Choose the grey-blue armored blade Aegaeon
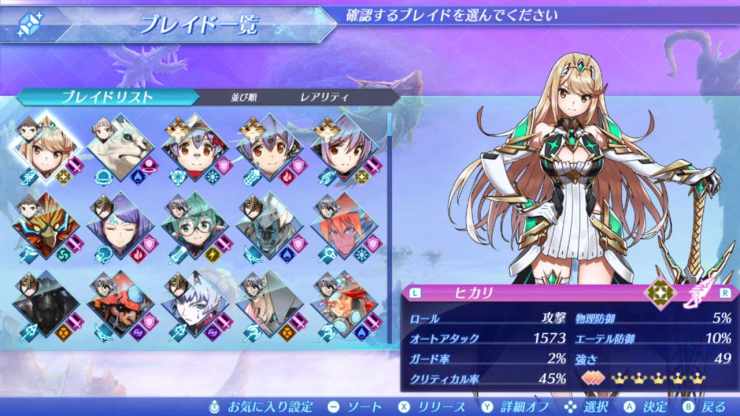Viewport: 740px width, 416px height. pos(265,224)
